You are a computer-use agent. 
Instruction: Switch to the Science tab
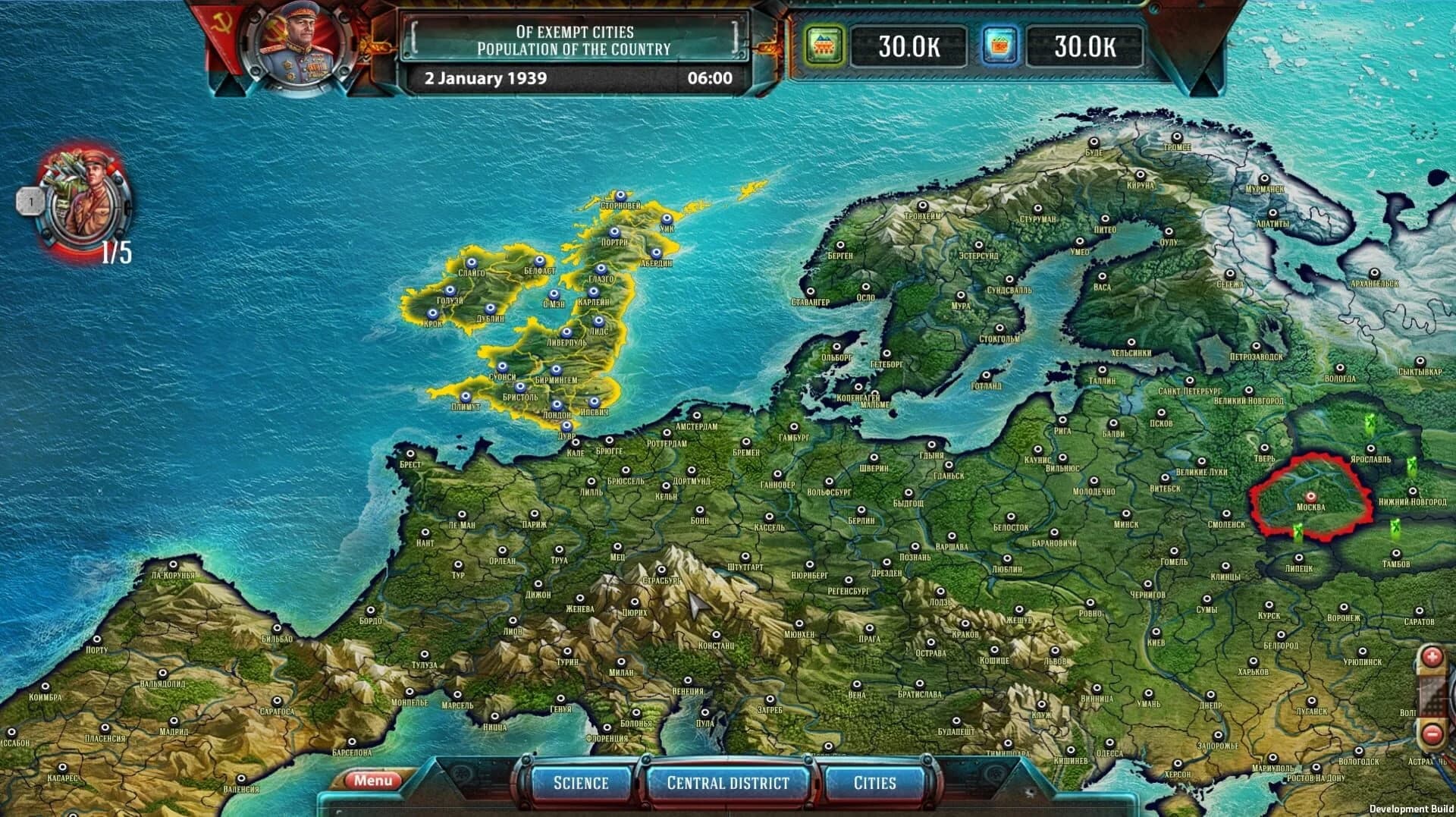(579, 782)
